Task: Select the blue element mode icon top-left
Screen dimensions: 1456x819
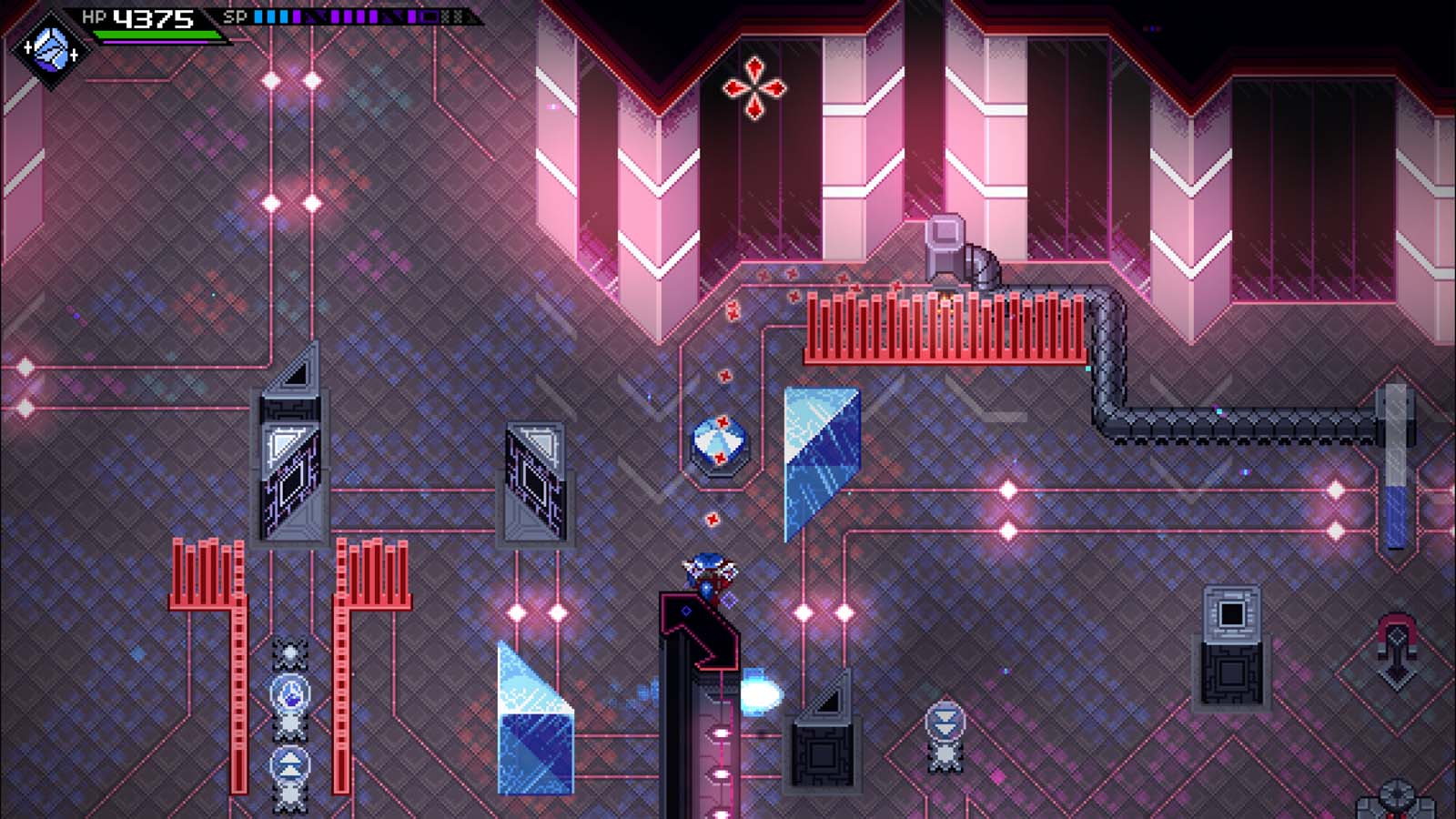Action: pyautogui.click(x=50, y=50)
